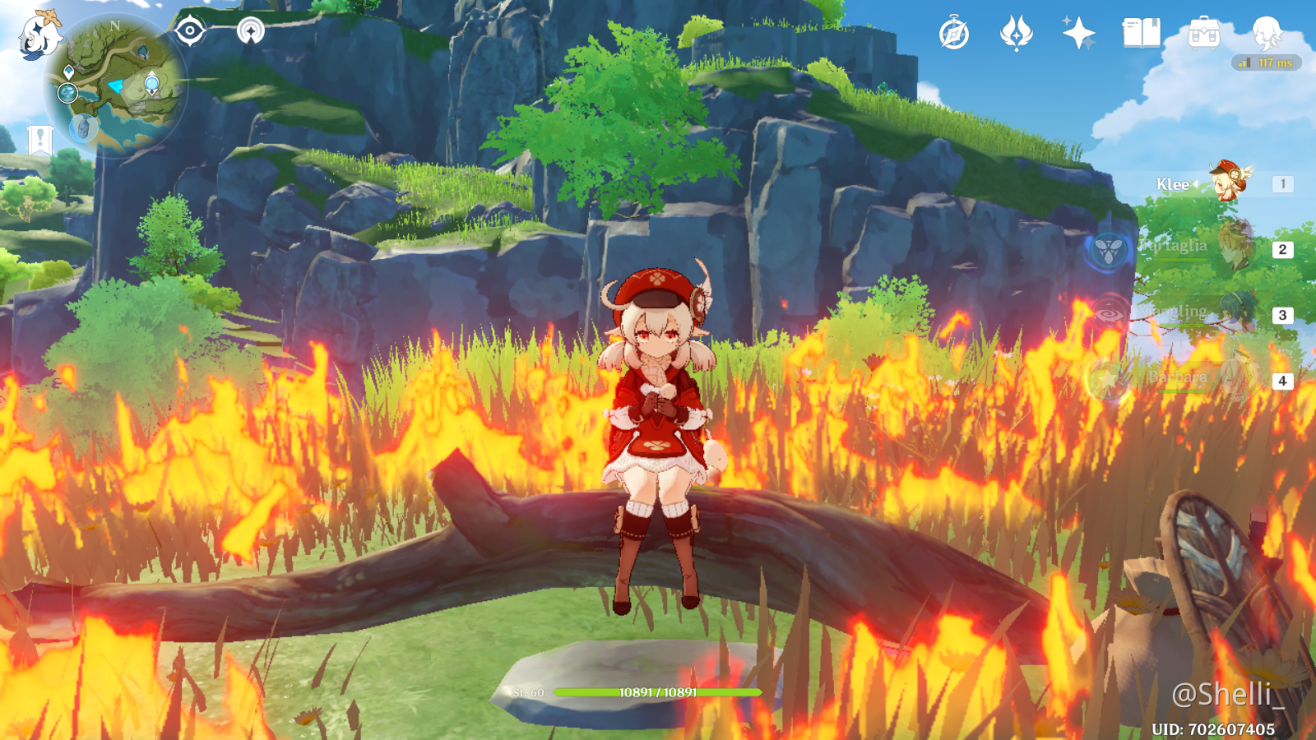
Task: Open the world map from the minimap
Action: (115, 85)
